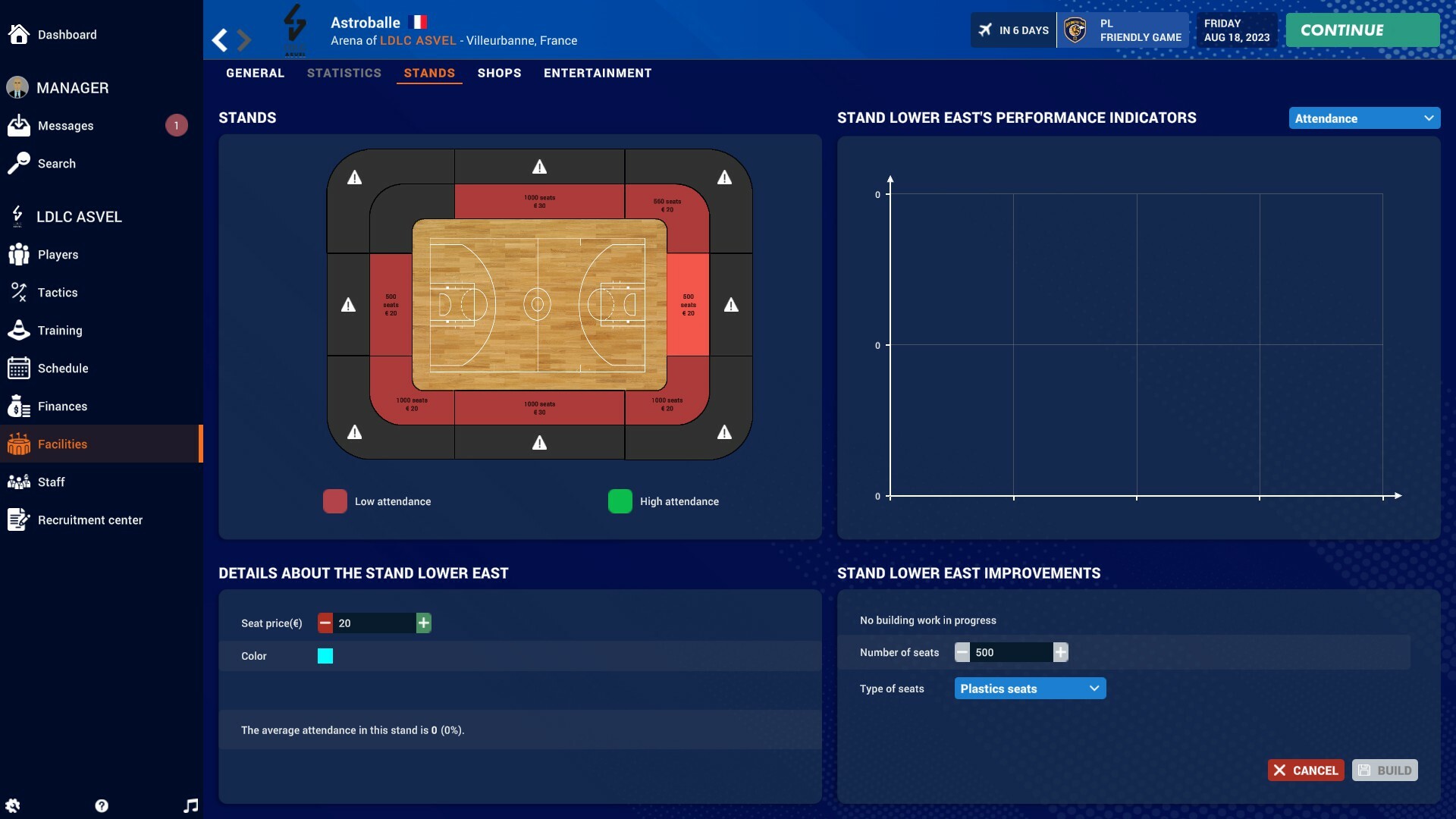Change the stand color swatch
Screen dimensions: 1456x819
point(325,656)
